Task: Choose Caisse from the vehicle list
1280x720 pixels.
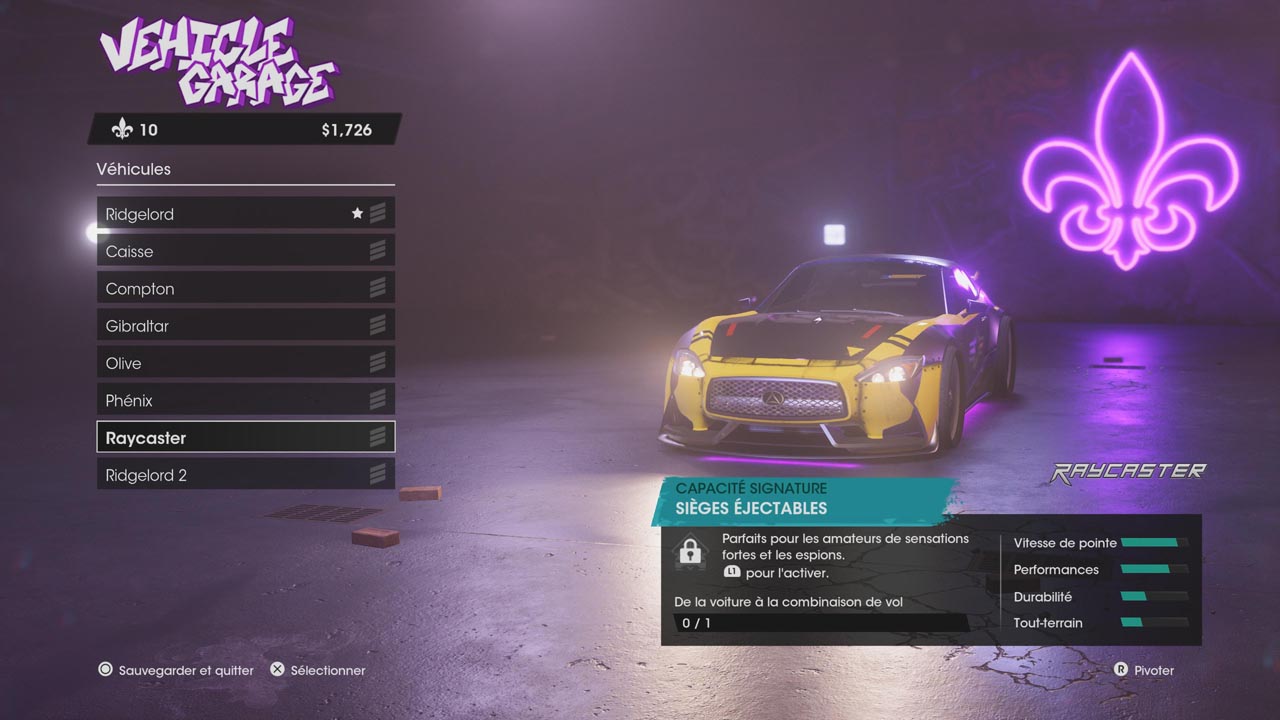Action: click(x=245, y=251)
